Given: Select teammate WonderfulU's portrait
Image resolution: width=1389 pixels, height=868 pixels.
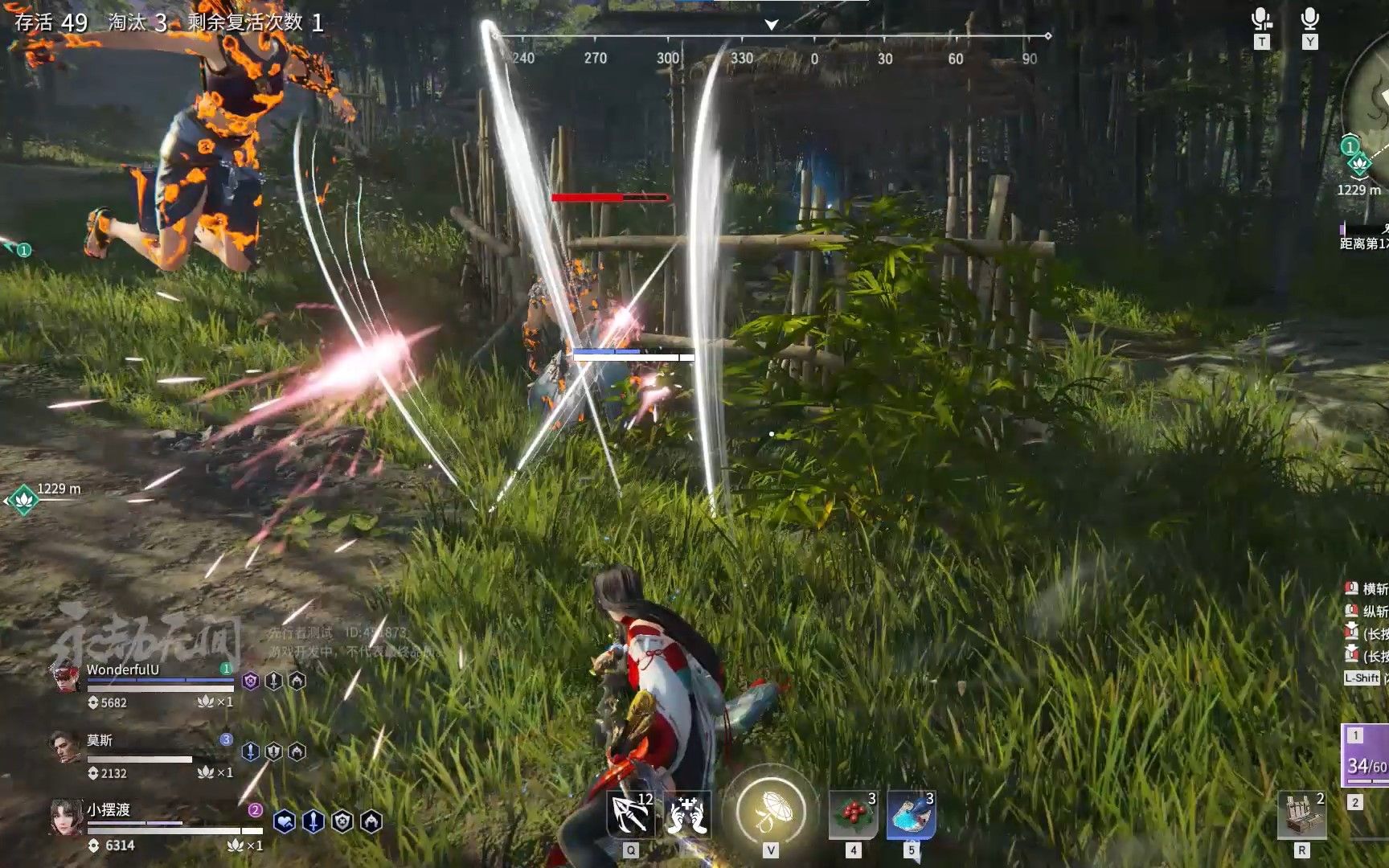Looking at the screenshot, I should coord(67,677).
